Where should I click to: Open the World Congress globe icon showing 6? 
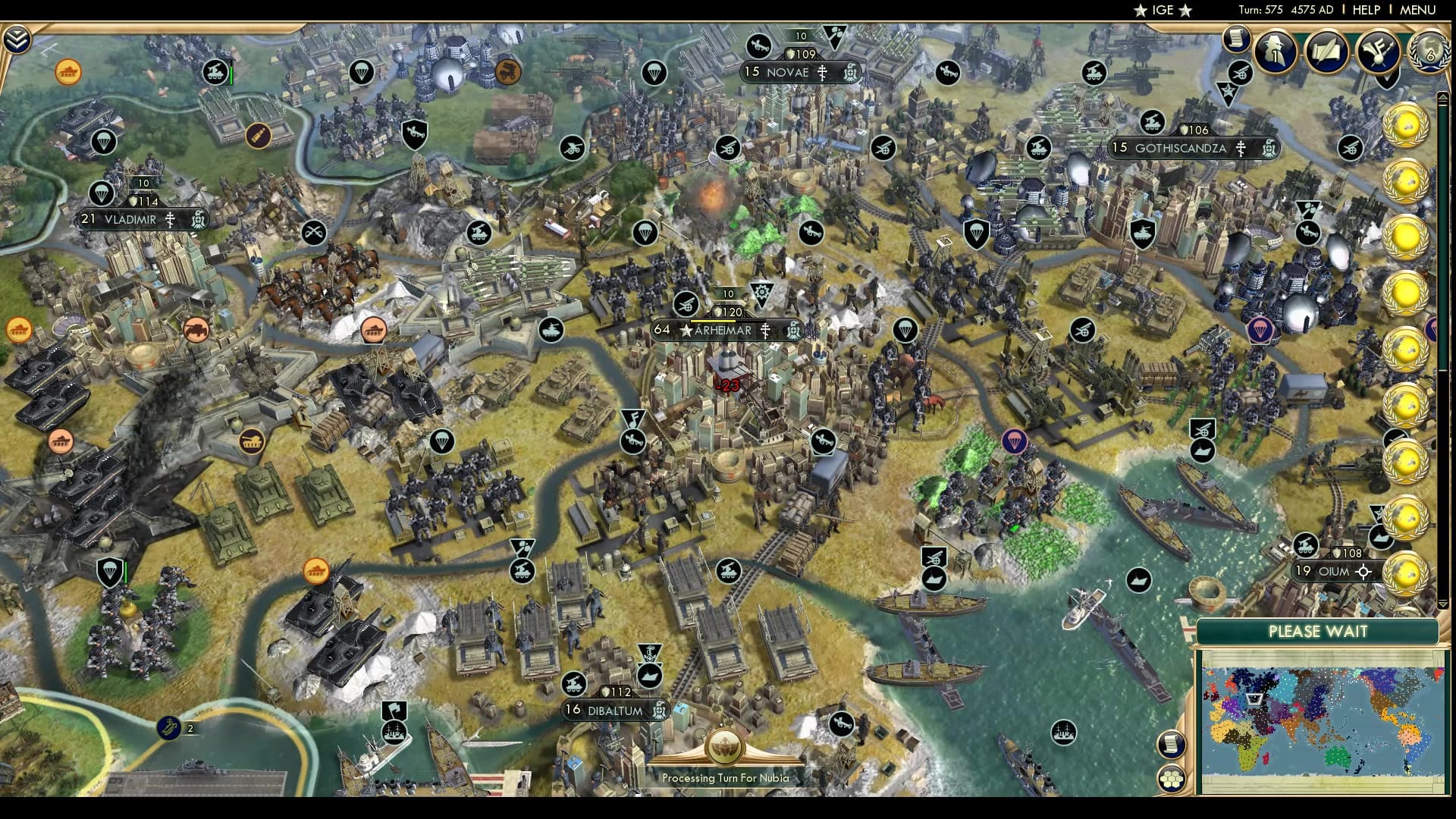[x=1429, y=52]
